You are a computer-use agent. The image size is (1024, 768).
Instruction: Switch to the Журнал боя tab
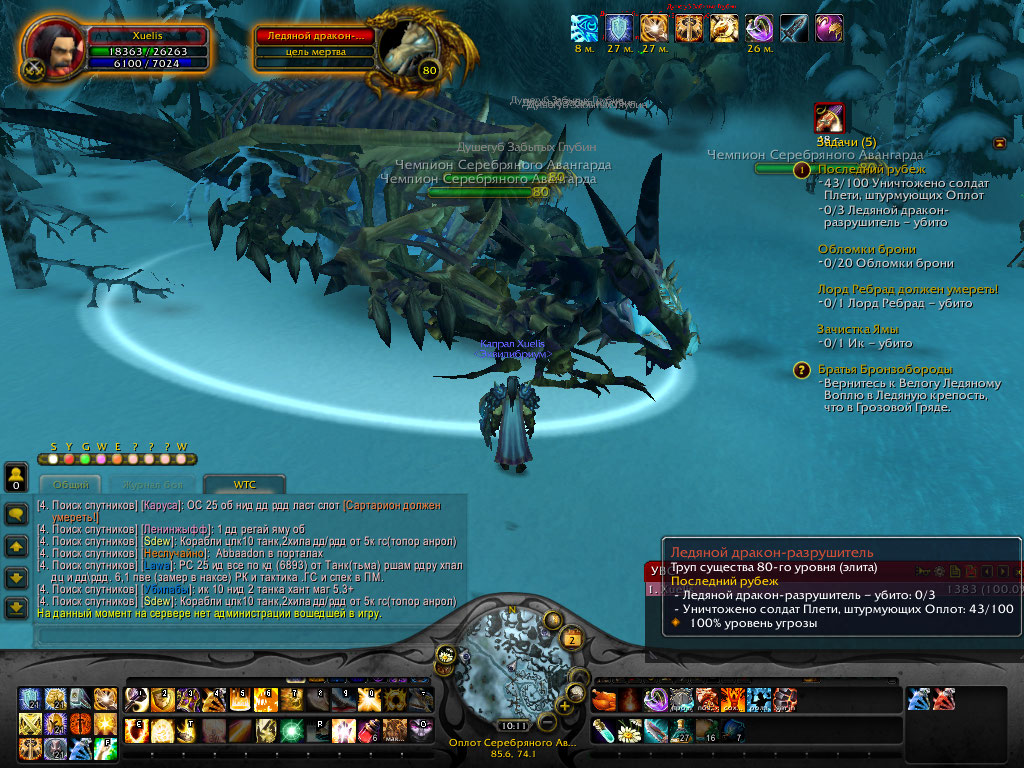pos(153,484)
